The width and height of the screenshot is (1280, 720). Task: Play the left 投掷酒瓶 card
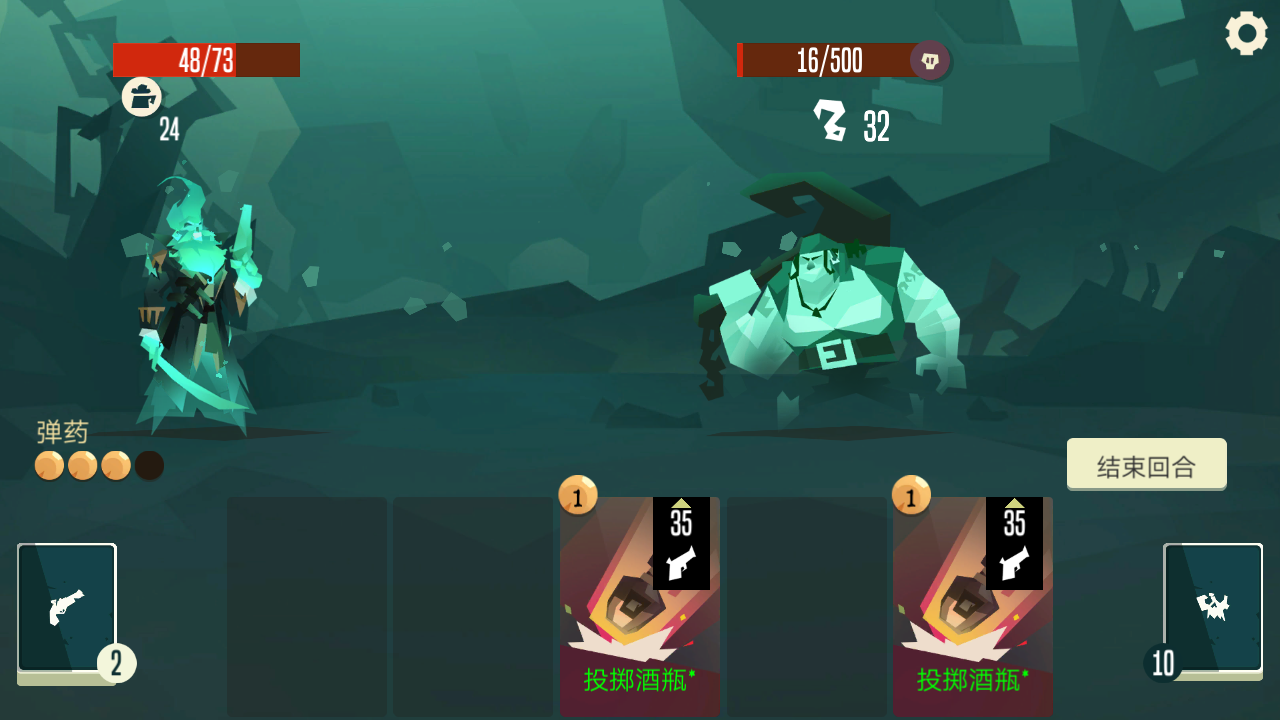640,620
